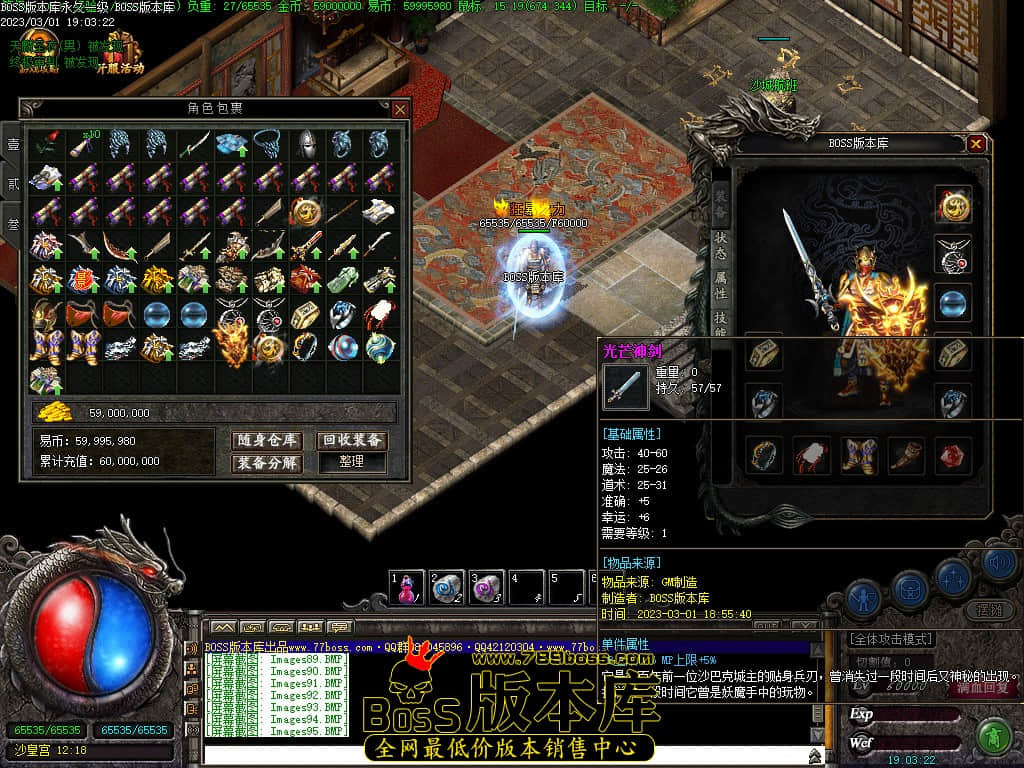Switch to bag page 叁
1024x768 pixels.
(13, 225)
